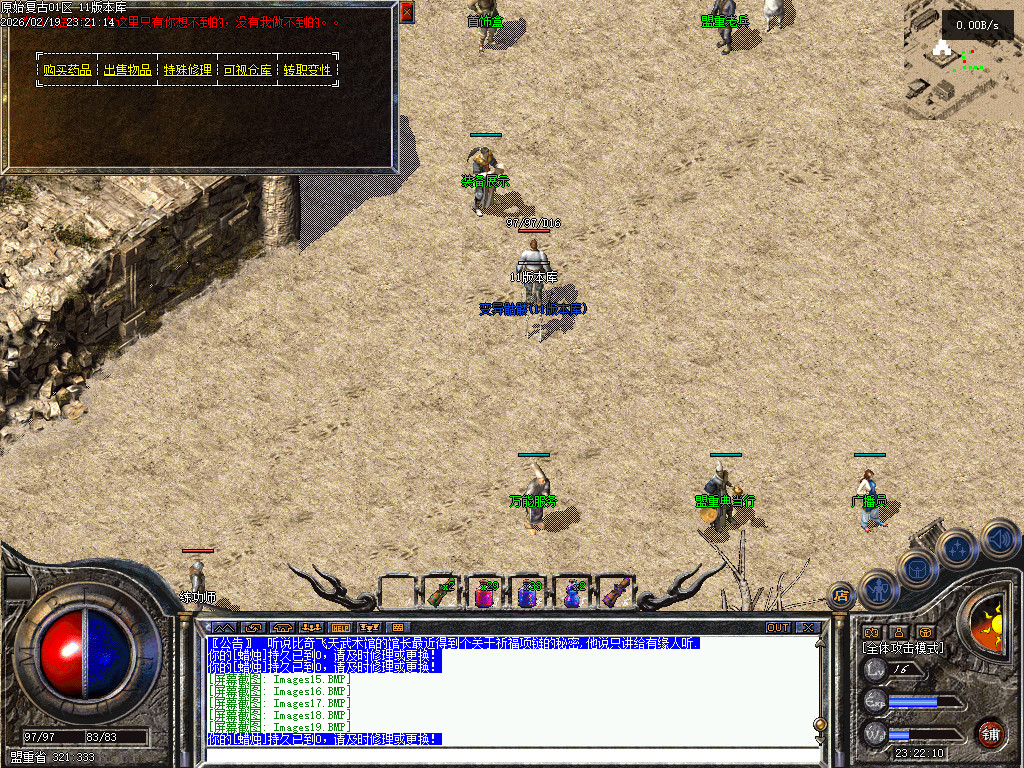Click the OUT button above chat

pos(778,627)
